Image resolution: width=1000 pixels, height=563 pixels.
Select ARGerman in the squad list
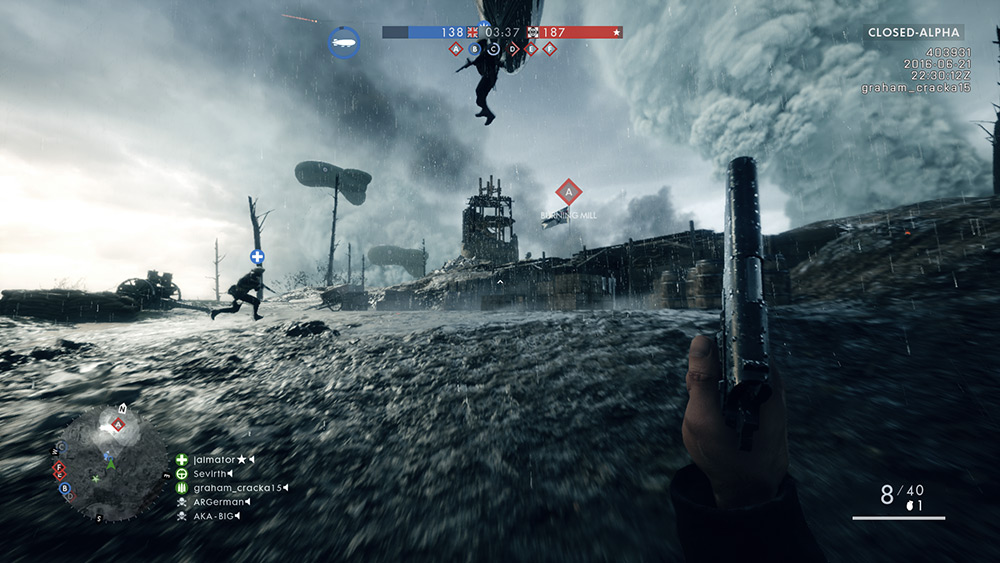pyautogui.click(x=219, y=502)
